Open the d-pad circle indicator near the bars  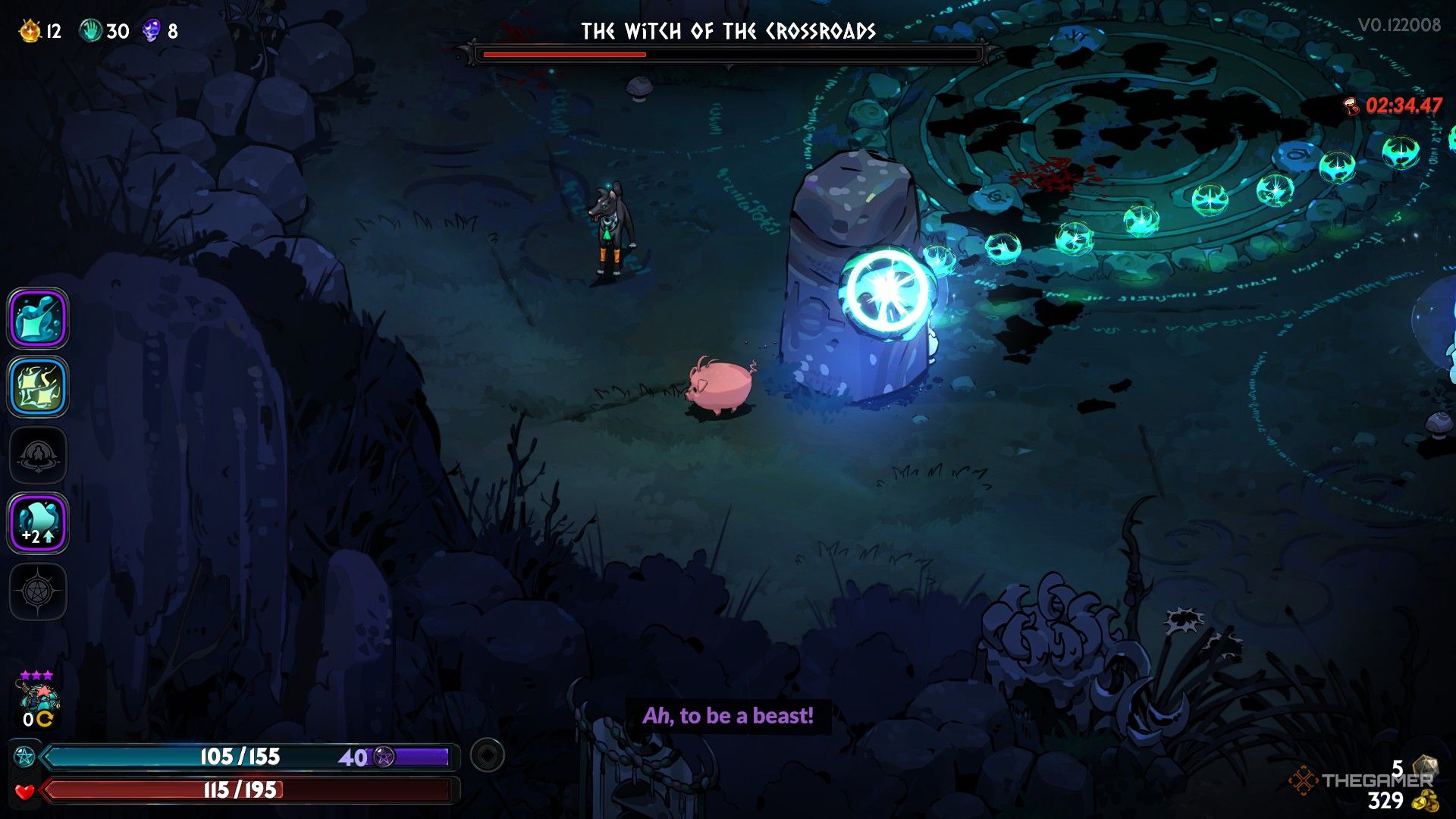tap(486, 755)
